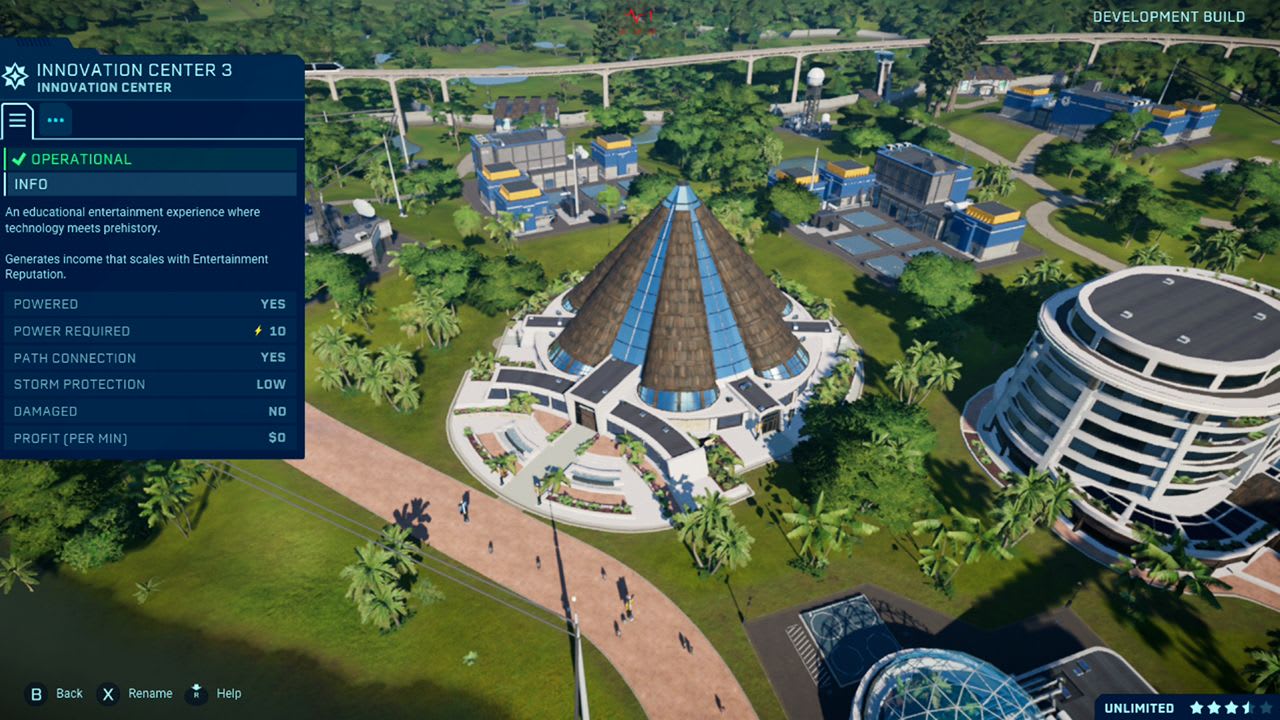Click the PROFIT (PER MIN) row
1280x720 pixels.
[150, 438]
